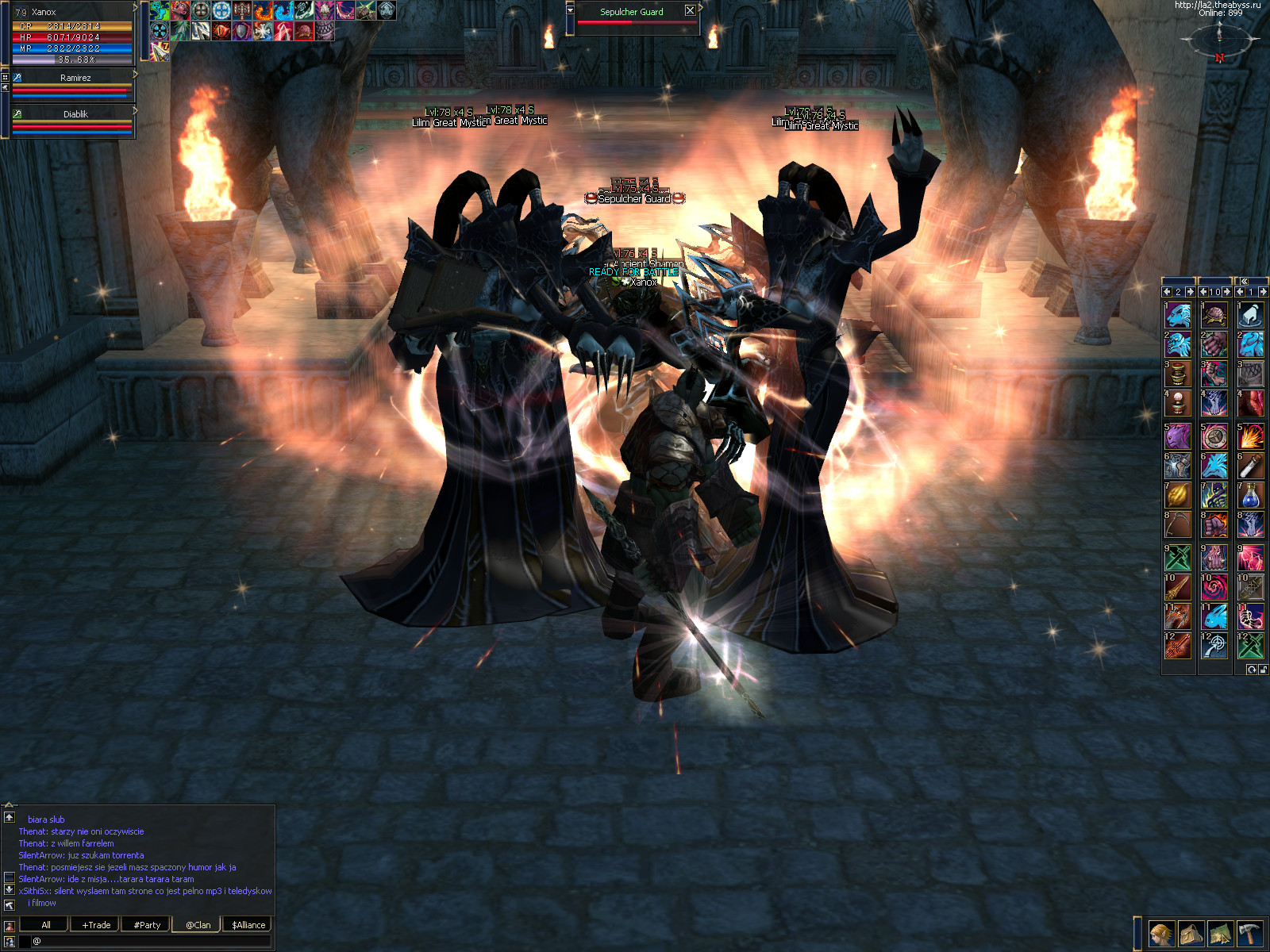Open the hammer system menu icon

click(1249, 934)
